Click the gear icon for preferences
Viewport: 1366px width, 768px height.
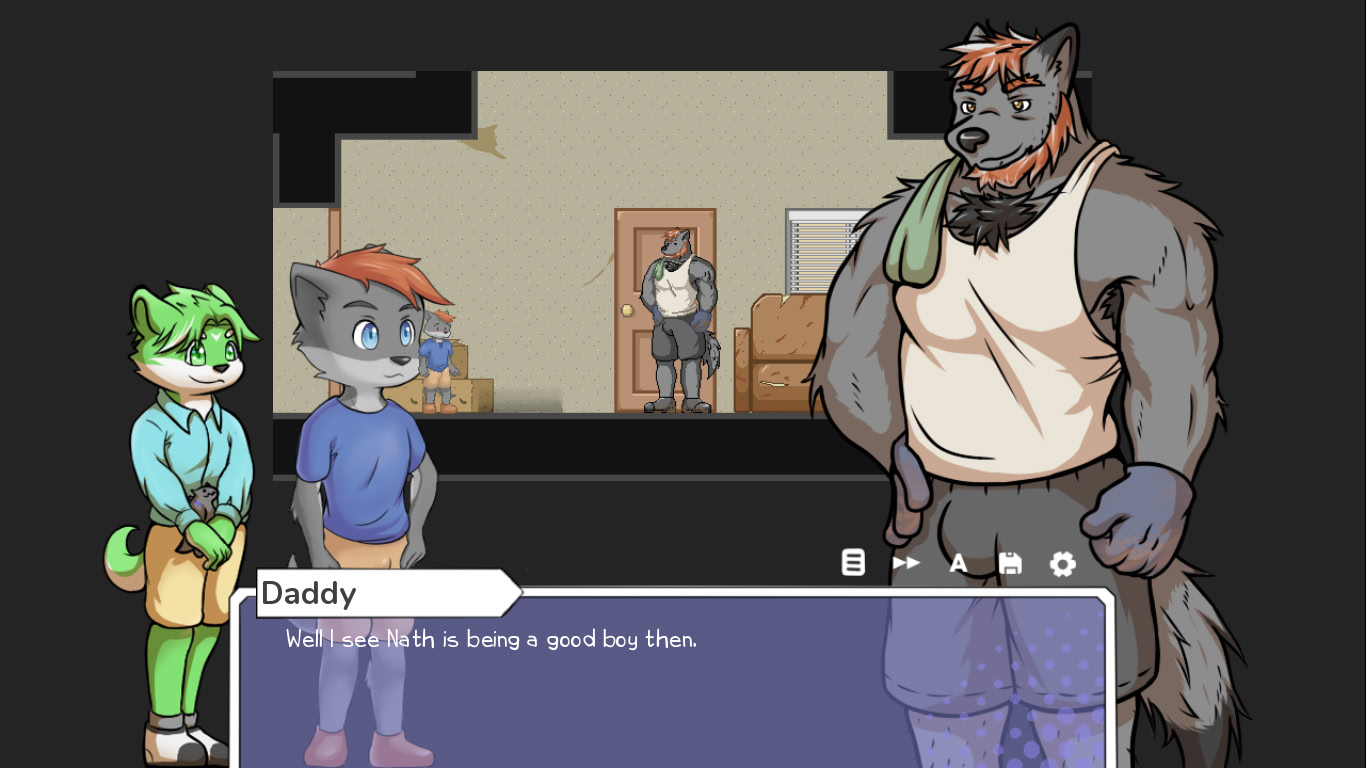pos(1062,563)
